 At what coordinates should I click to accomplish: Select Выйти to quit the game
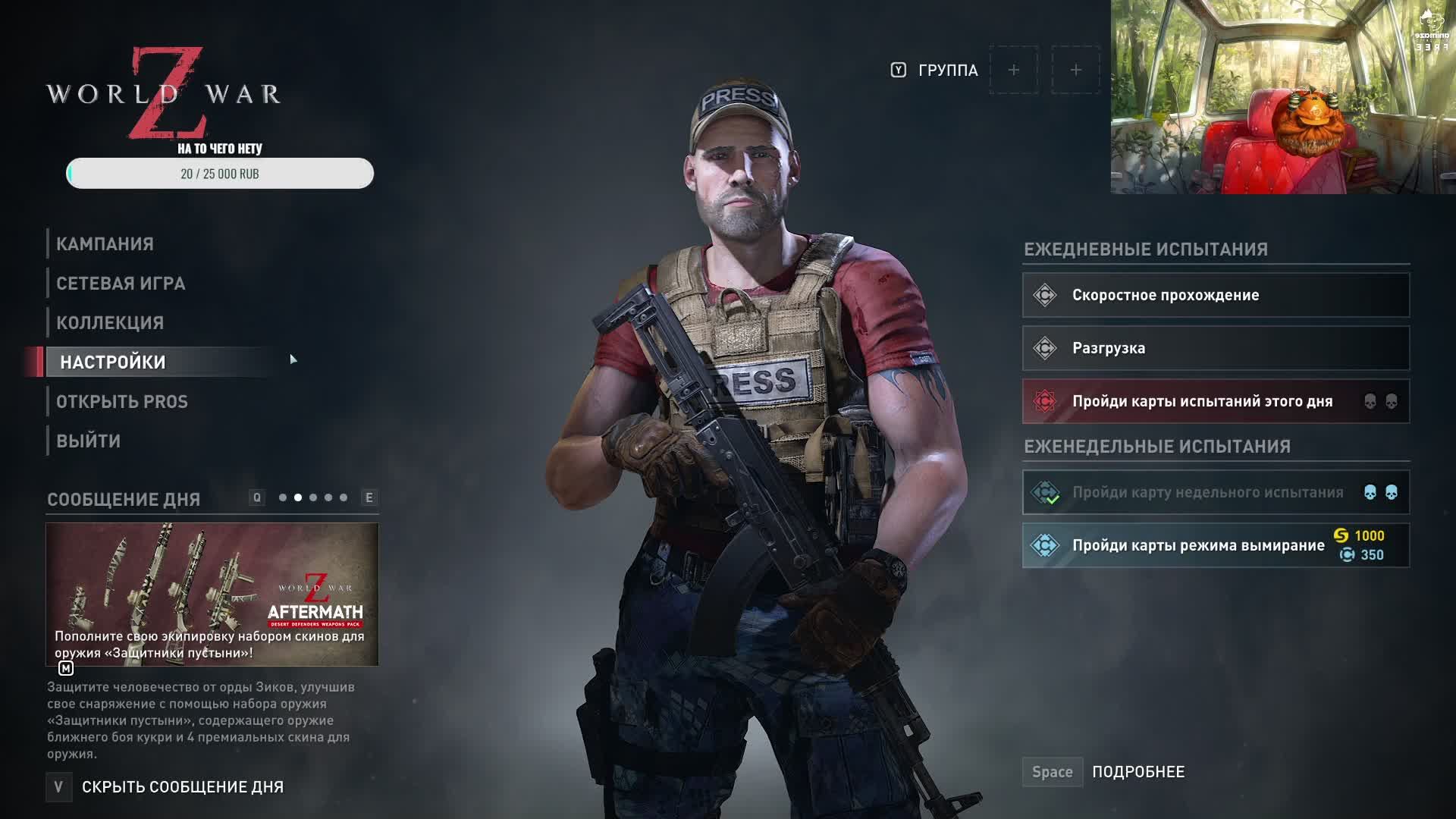click(x=89, y=441)
